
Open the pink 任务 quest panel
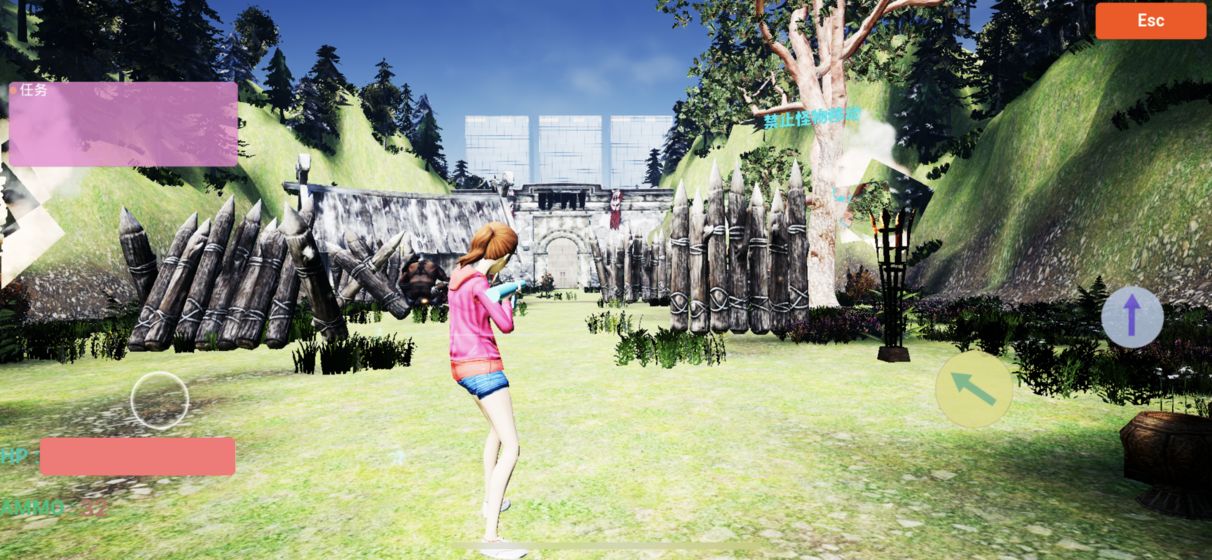[x=123, y=124]
